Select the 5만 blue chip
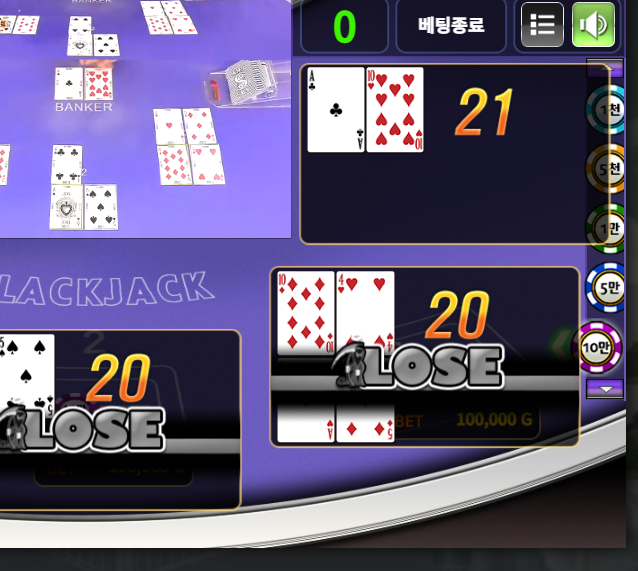Viewport: 638px width, 571px height. [605, 287]
